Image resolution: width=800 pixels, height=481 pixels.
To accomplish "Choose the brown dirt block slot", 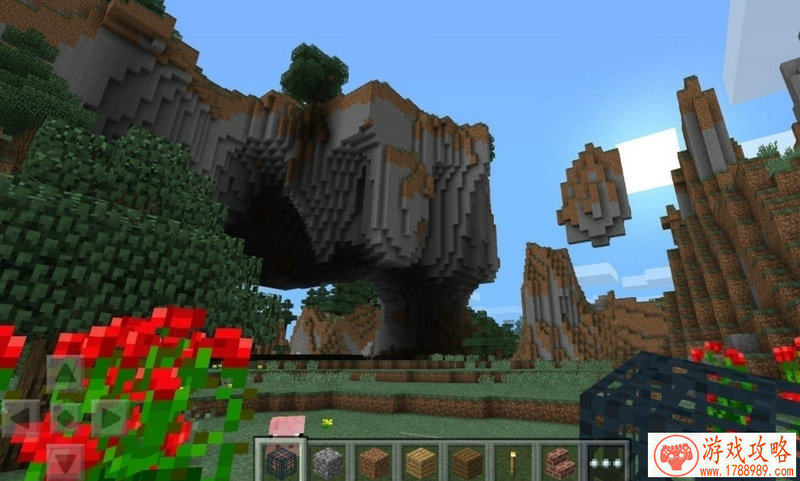I will 373,462.
